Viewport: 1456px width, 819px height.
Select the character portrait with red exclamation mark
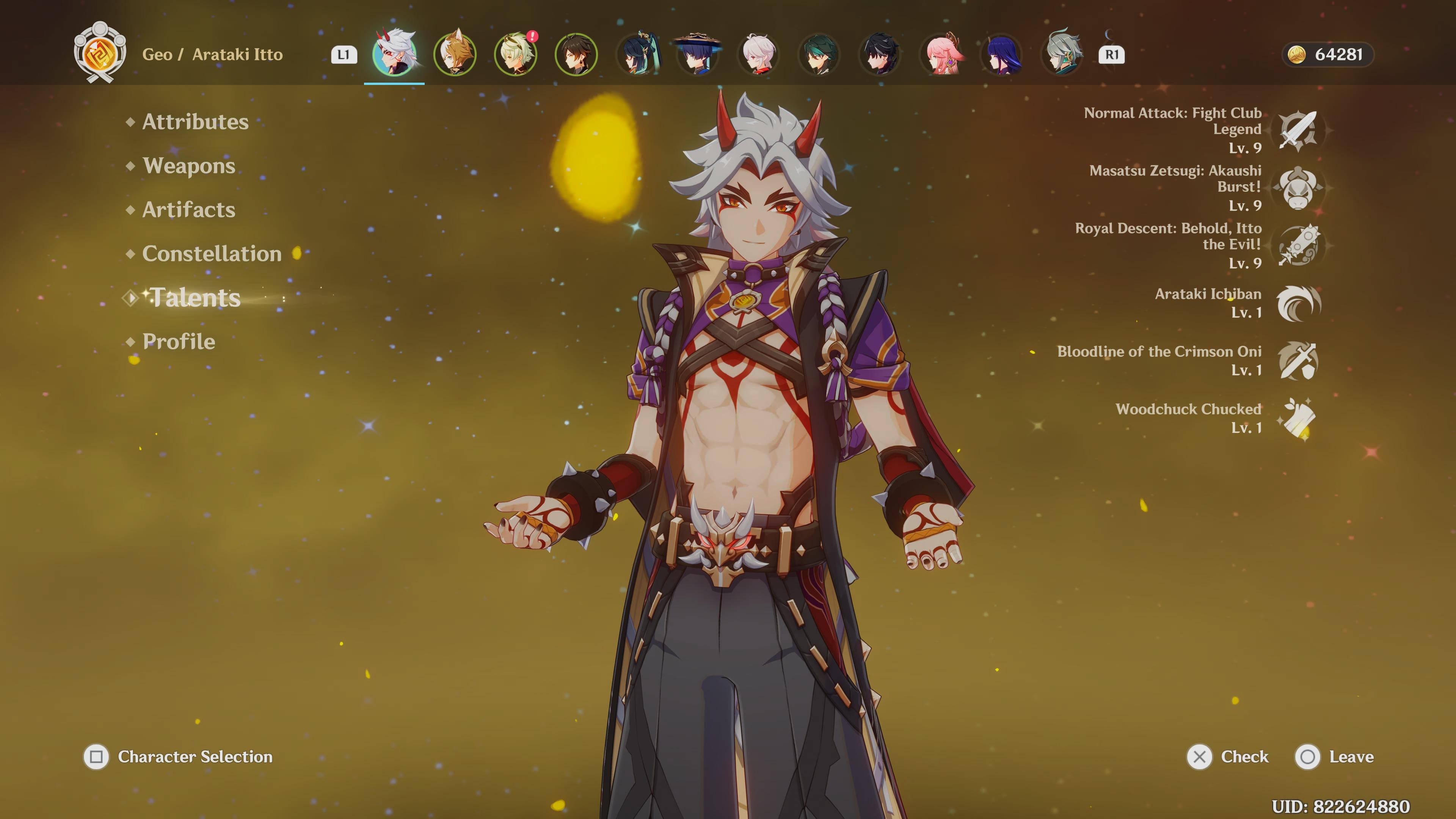coord(516,55)
